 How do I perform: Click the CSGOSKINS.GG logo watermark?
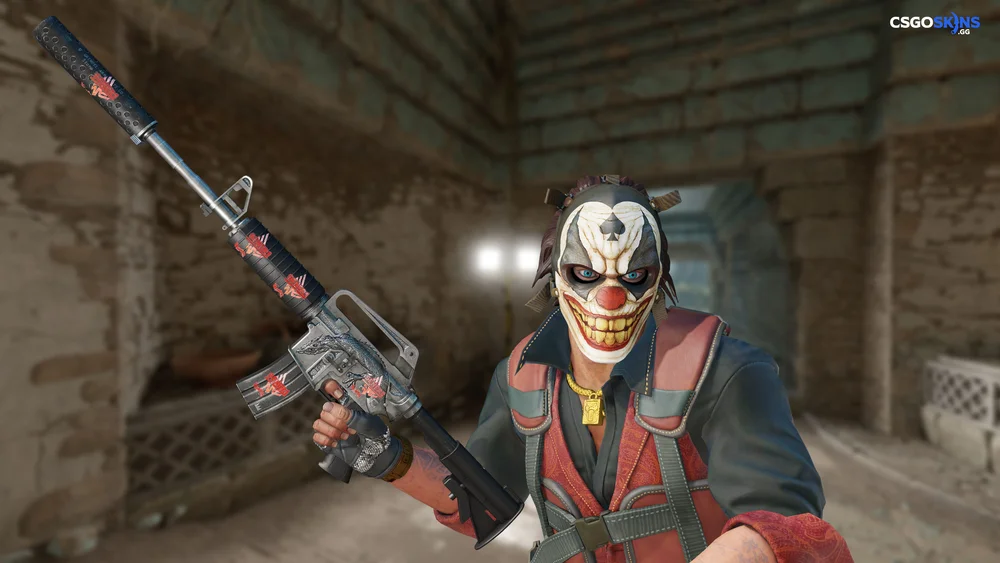coord(935,23)
